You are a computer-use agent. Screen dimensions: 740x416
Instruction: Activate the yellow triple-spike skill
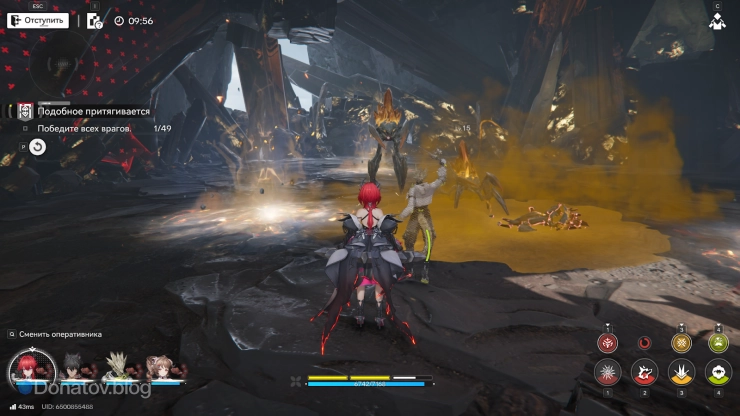pyautogui.click(x=681, y=374)
